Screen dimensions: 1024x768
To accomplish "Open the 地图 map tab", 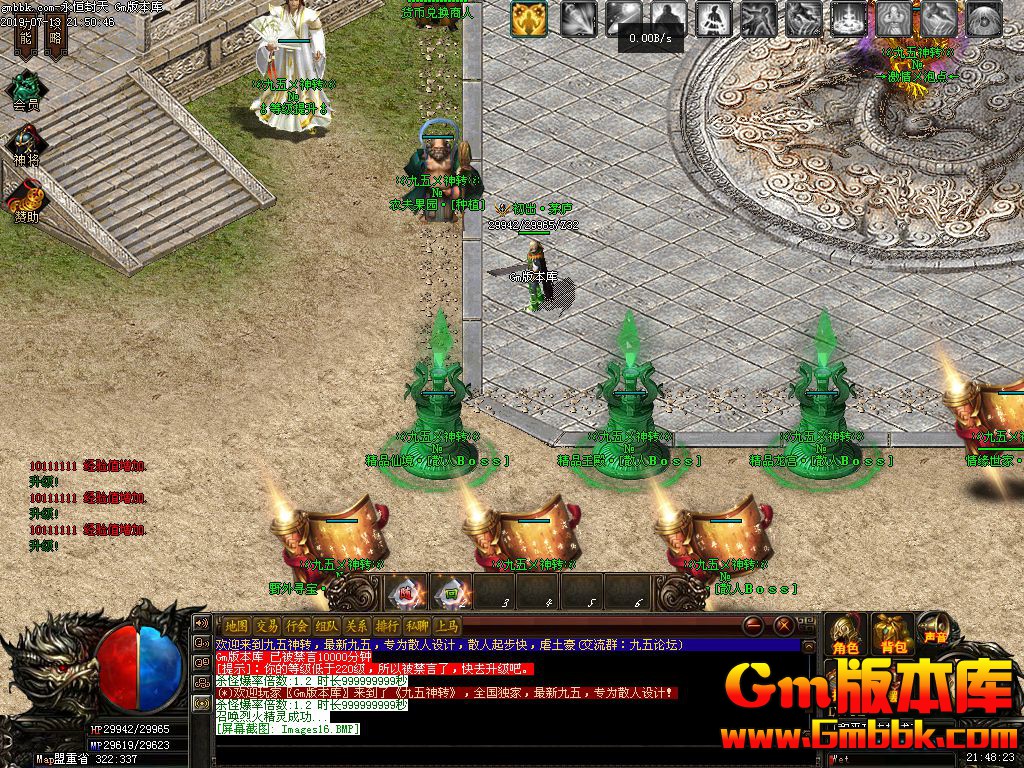I will pos(236,626).
